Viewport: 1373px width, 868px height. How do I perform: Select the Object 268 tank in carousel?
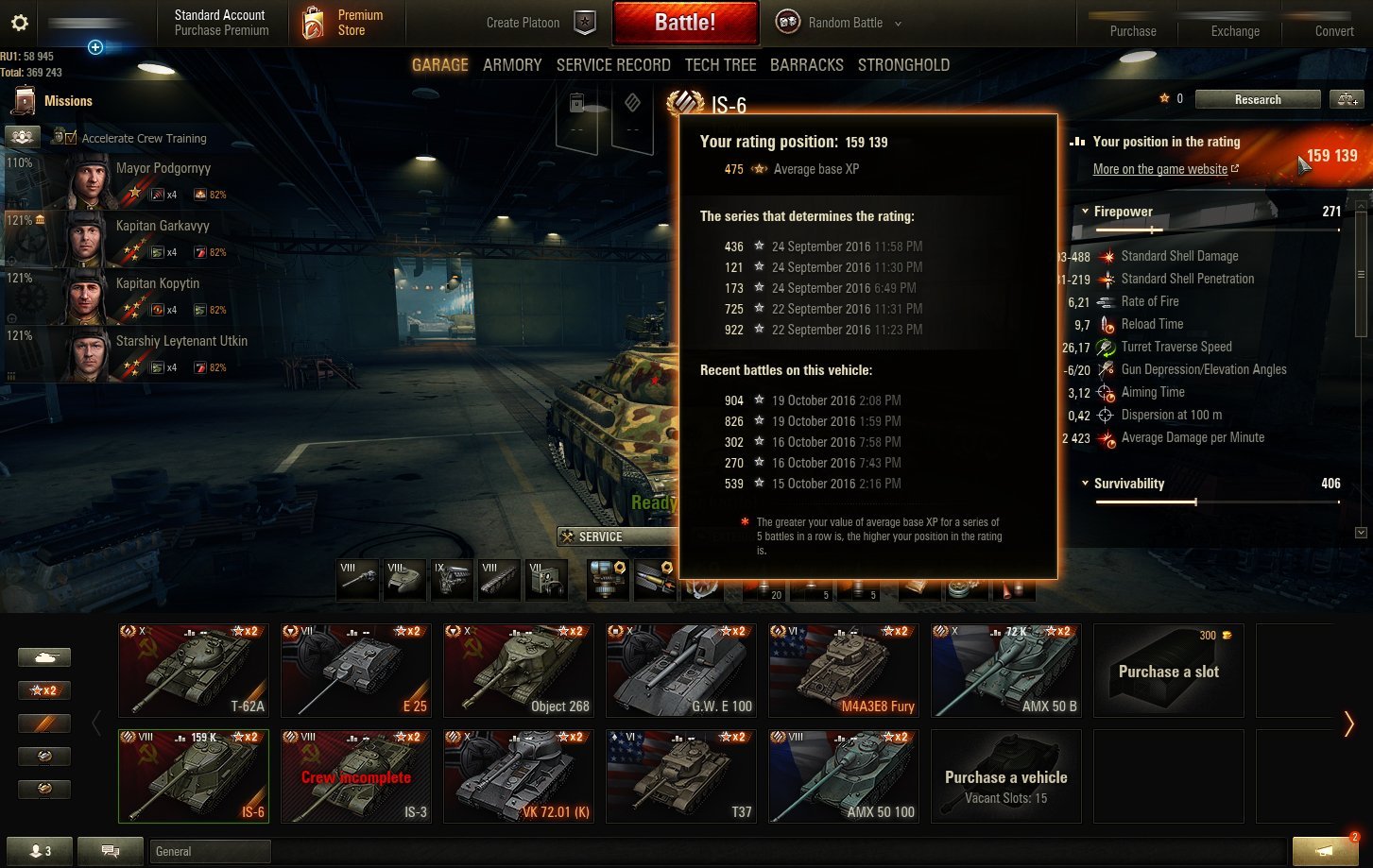click(519, 670)
